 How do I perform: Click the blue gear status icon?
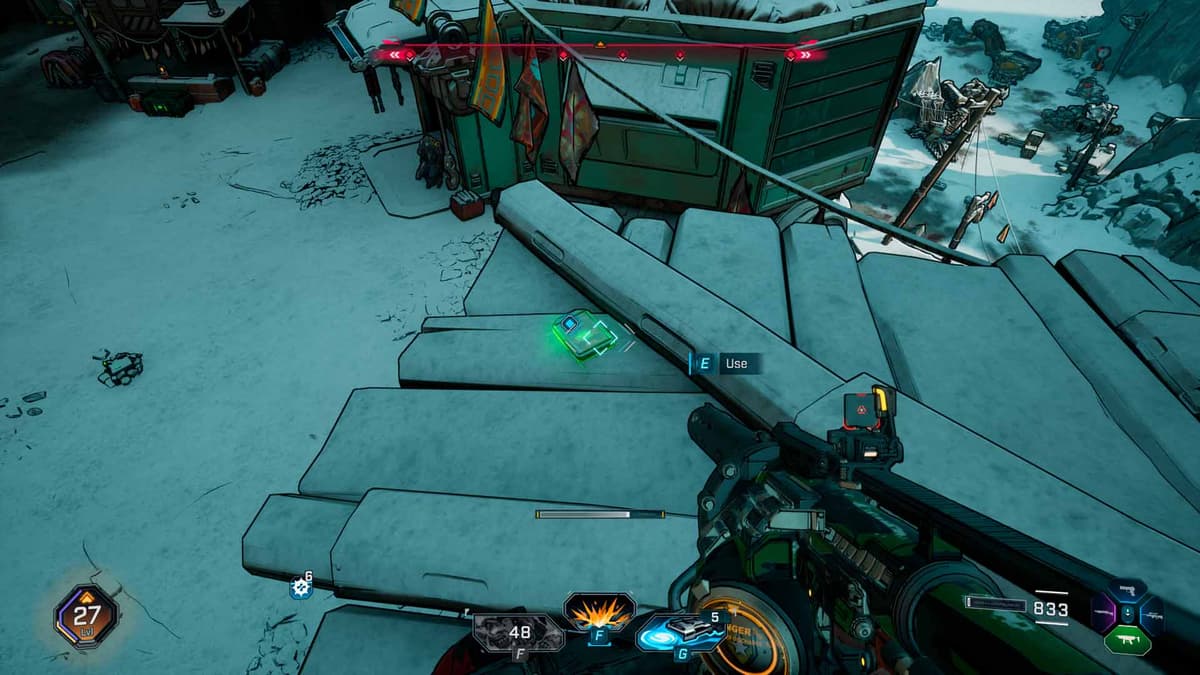click(299, 588)
